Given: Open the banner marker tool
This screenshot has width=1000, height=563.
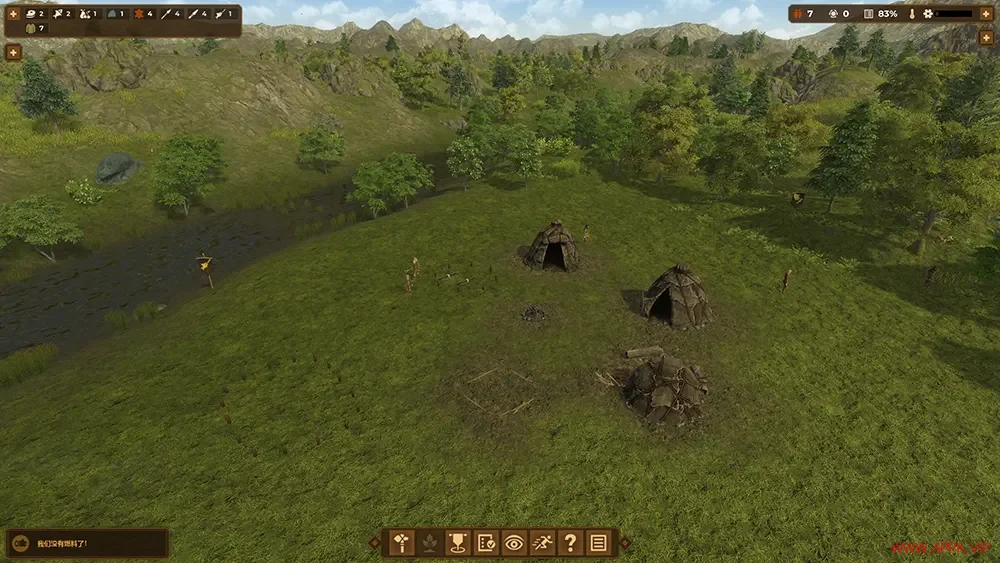Looking at the screenshot, I should pyautogui.click(x=458, y=543).
